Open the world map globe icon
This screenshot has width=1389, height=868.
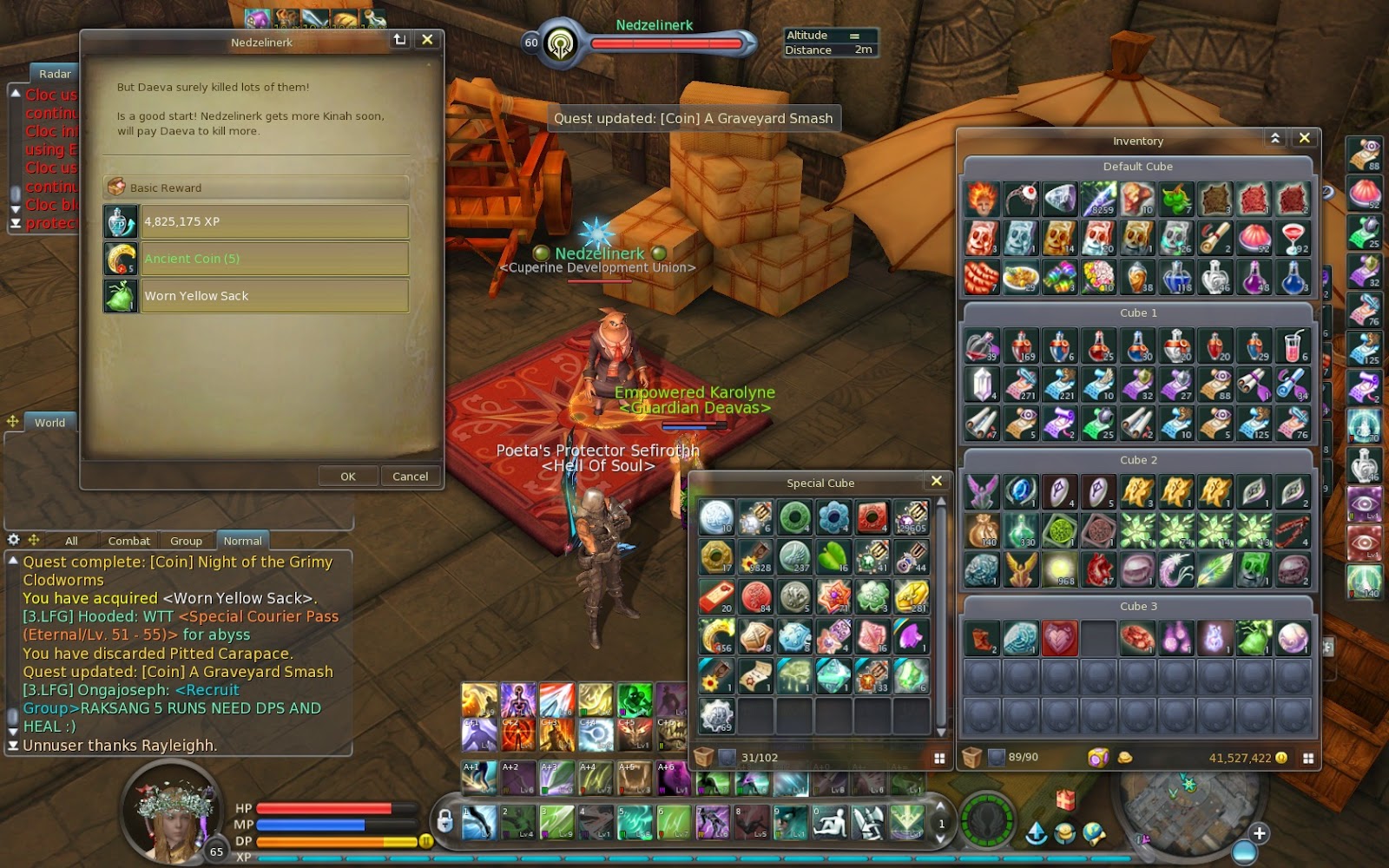(1094, 832)
